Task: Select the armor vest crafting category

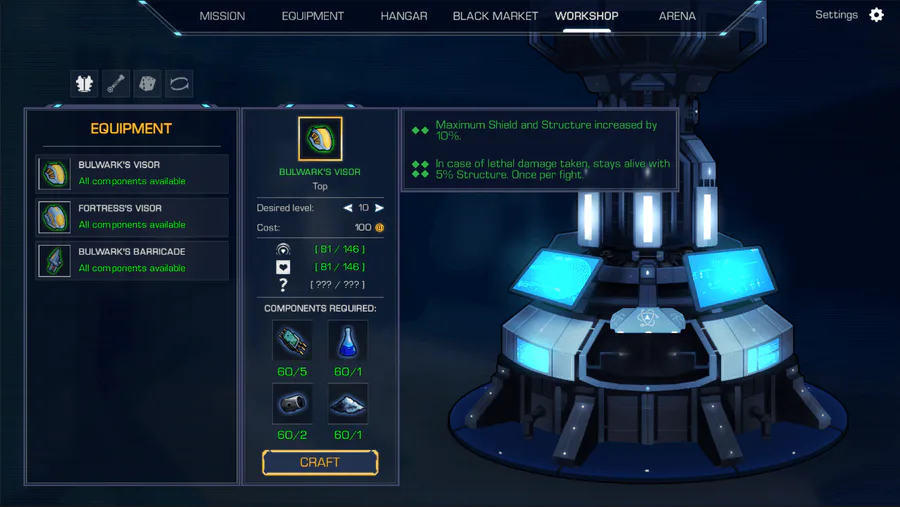Action: 85,84
